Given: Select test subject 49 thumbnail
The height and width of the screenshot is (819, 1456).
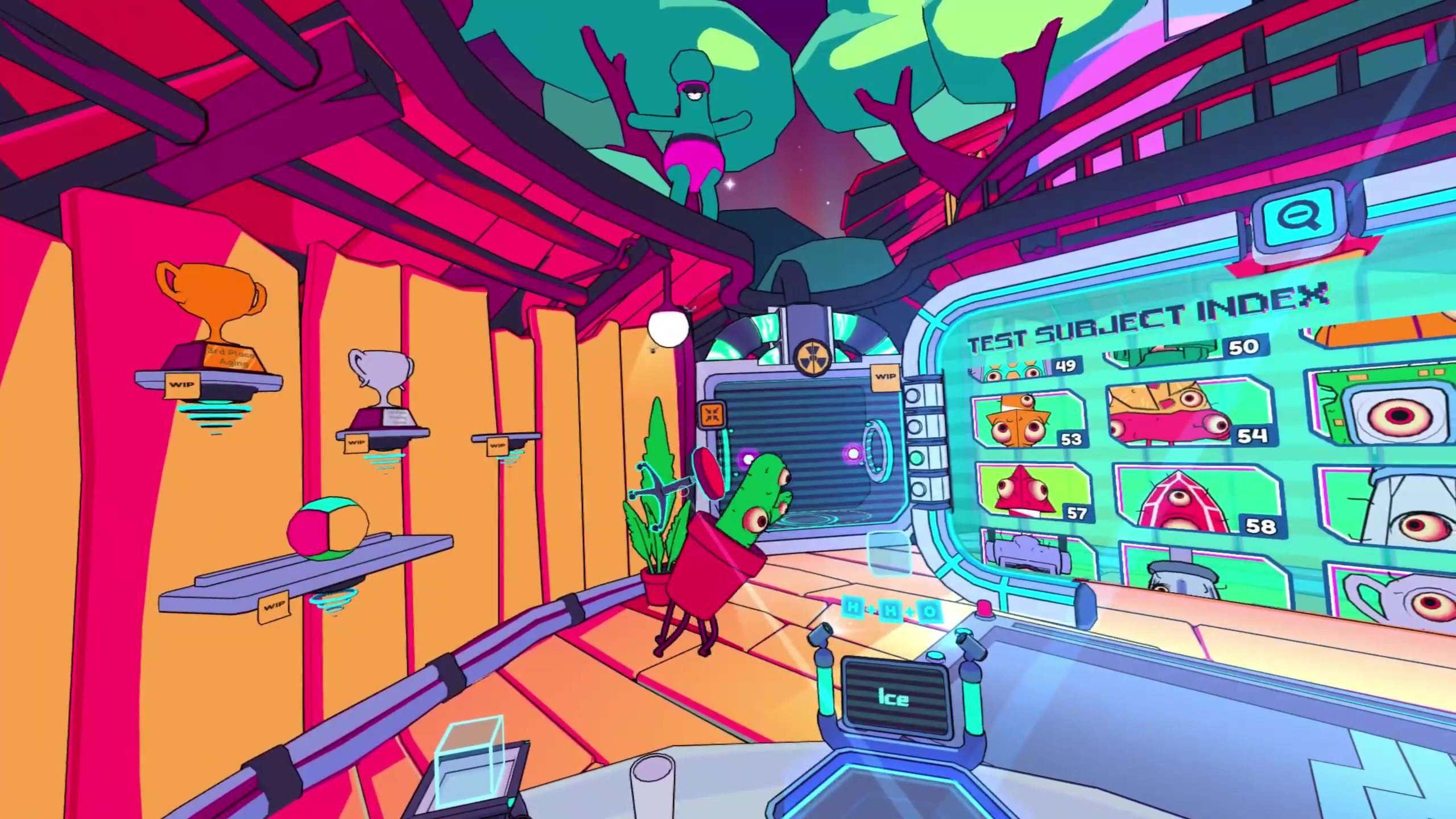Looking at the screenshot, I should point(1024,369).
